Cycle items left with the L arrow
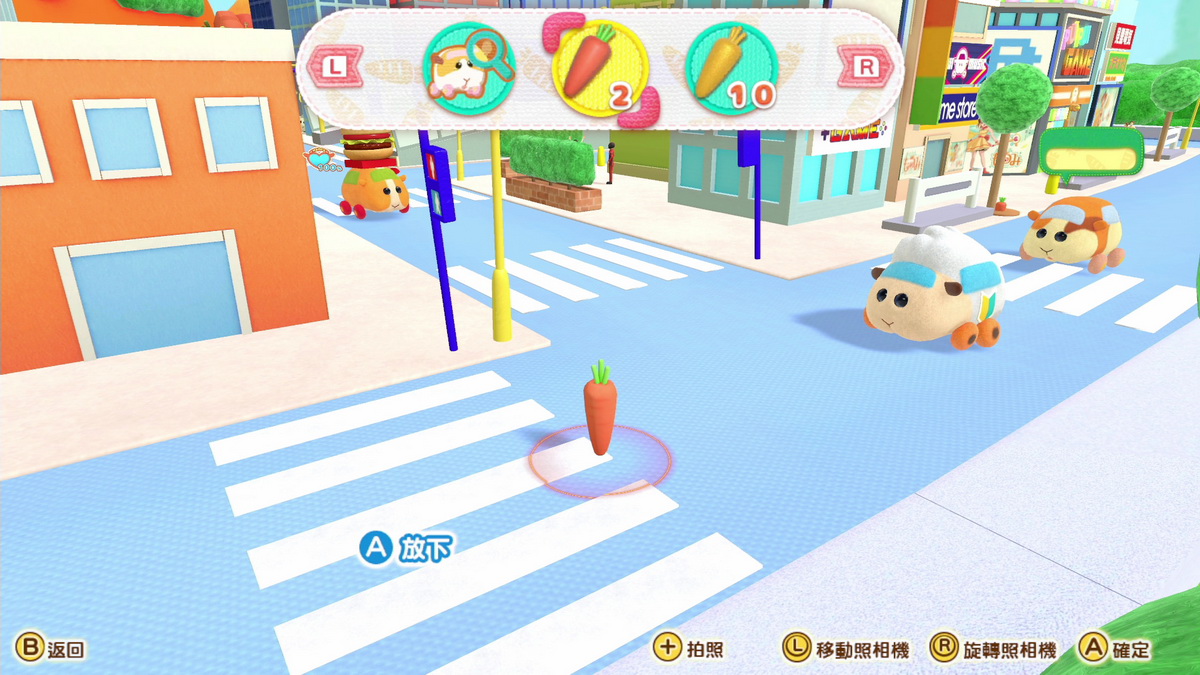1200x675 pixels. pos(336,67)
